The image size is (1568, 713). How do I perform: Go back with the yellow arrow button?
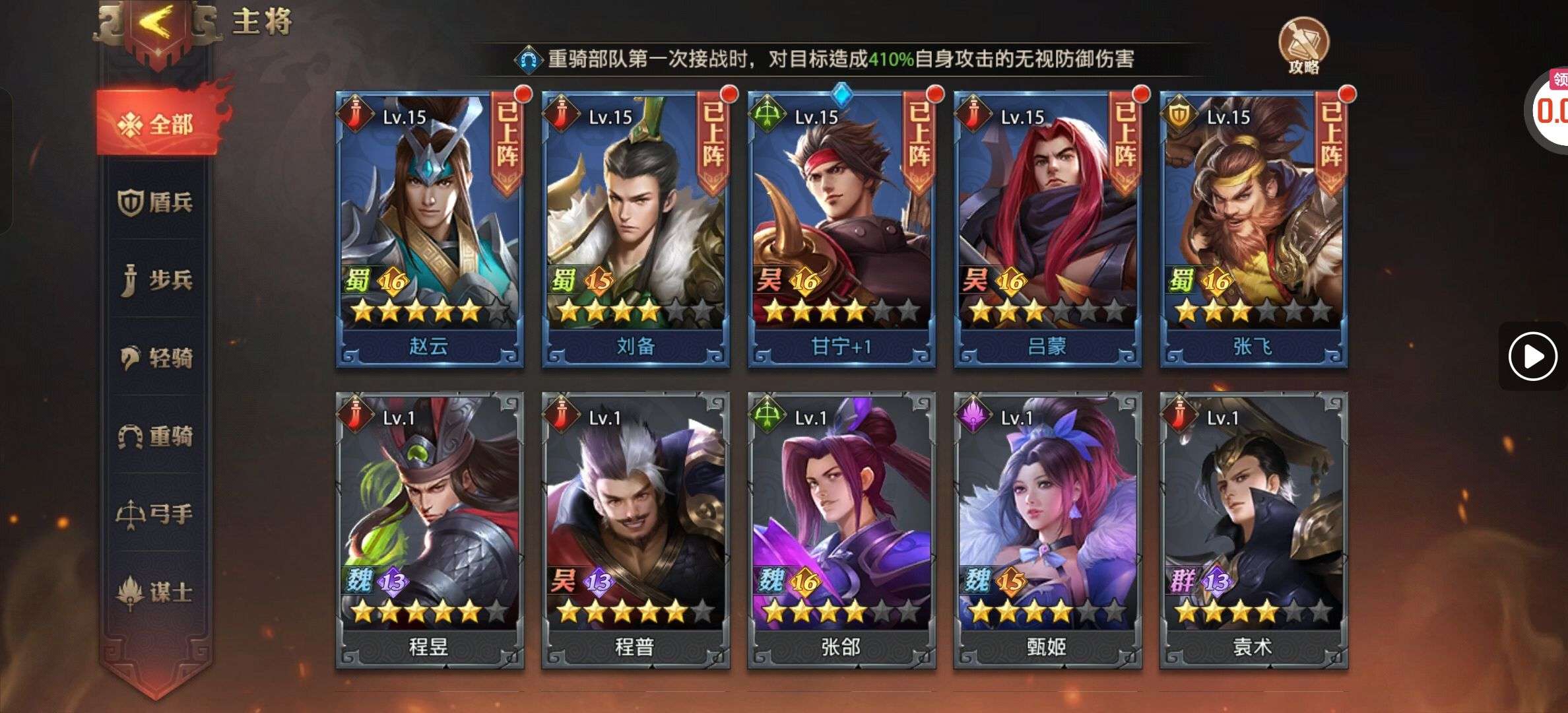[x=157, y=25]
